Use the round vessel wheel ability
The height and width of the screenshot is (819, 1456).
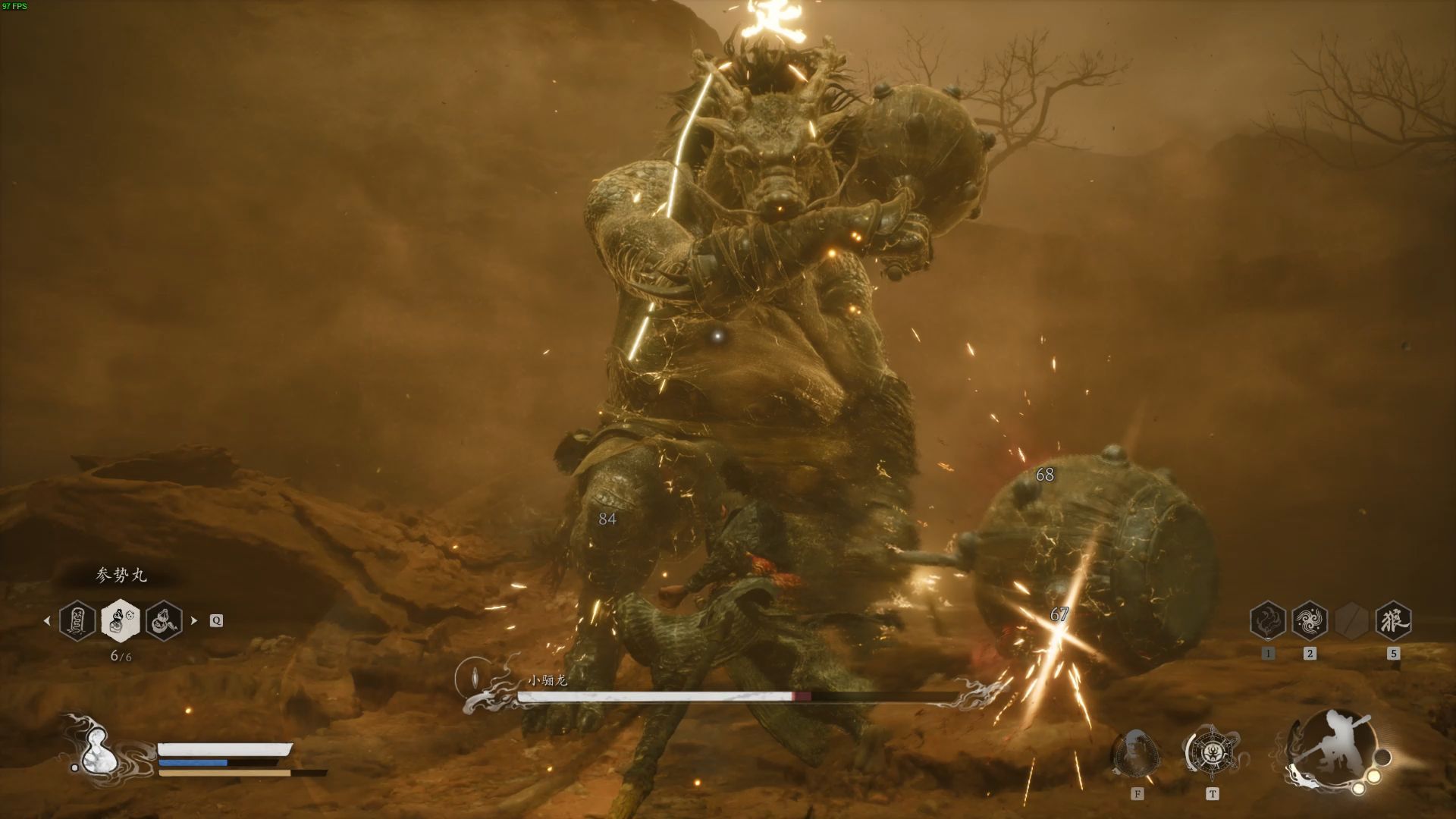click(x=1211, y=752)
